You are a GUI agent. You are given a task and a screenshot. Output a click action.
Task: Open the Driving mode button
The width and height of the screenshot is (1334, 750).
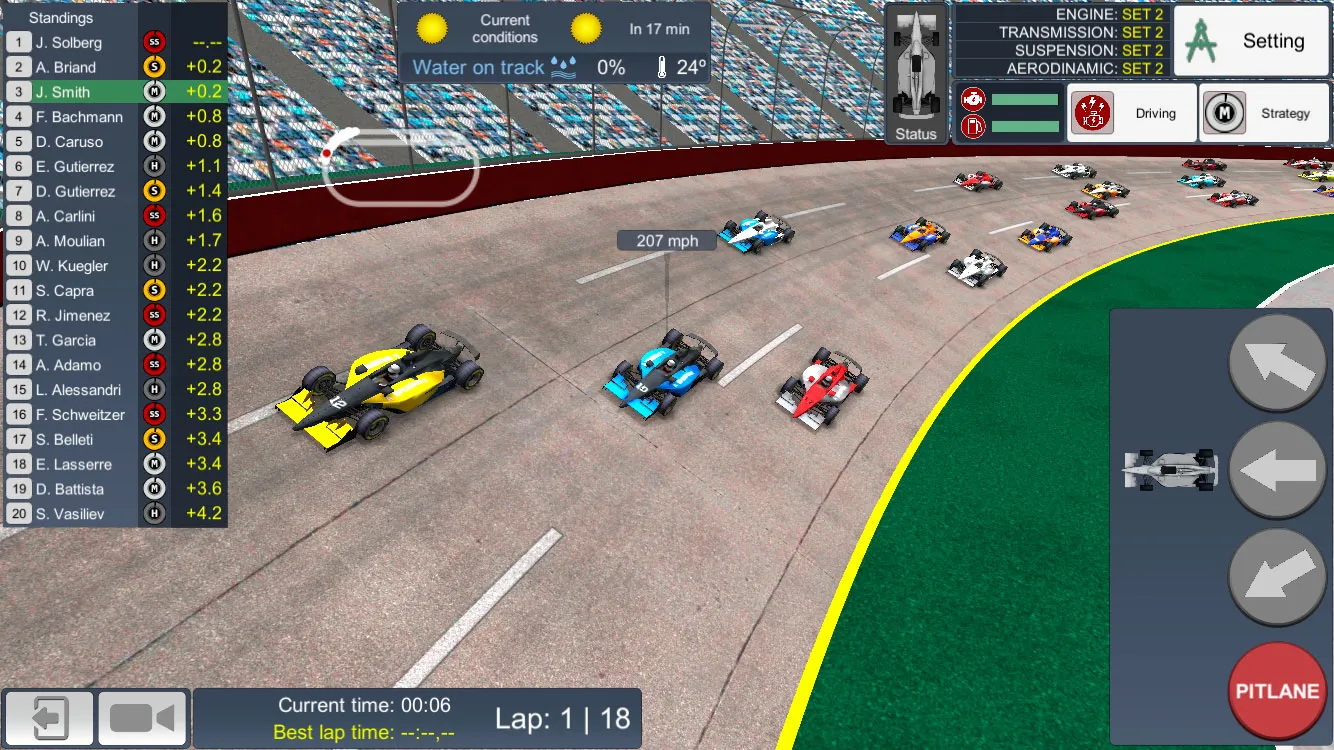click(x=1132, y=113)
